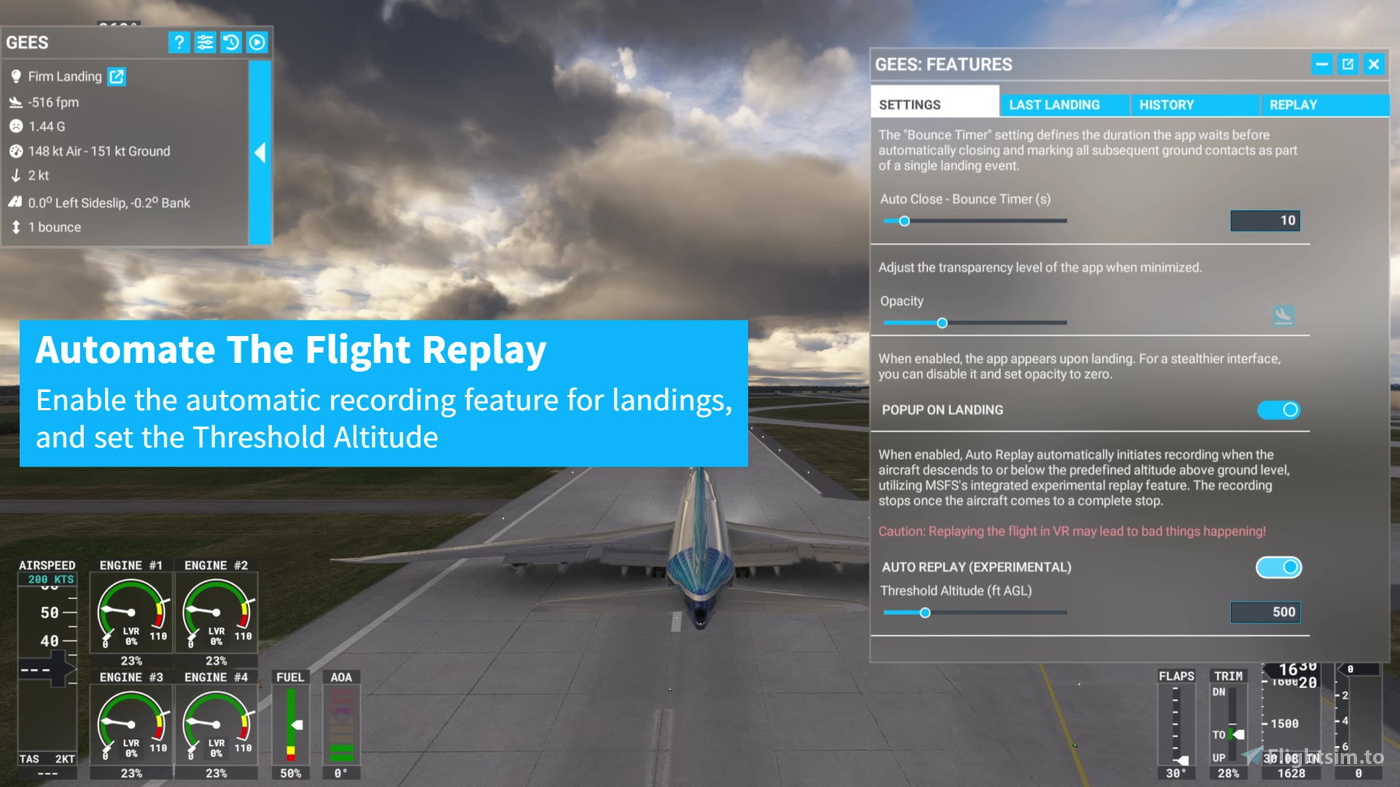1400x787 pixels.
Task: Click the lightbulb icon next to Firm Landing
Action: click(15, 76)
